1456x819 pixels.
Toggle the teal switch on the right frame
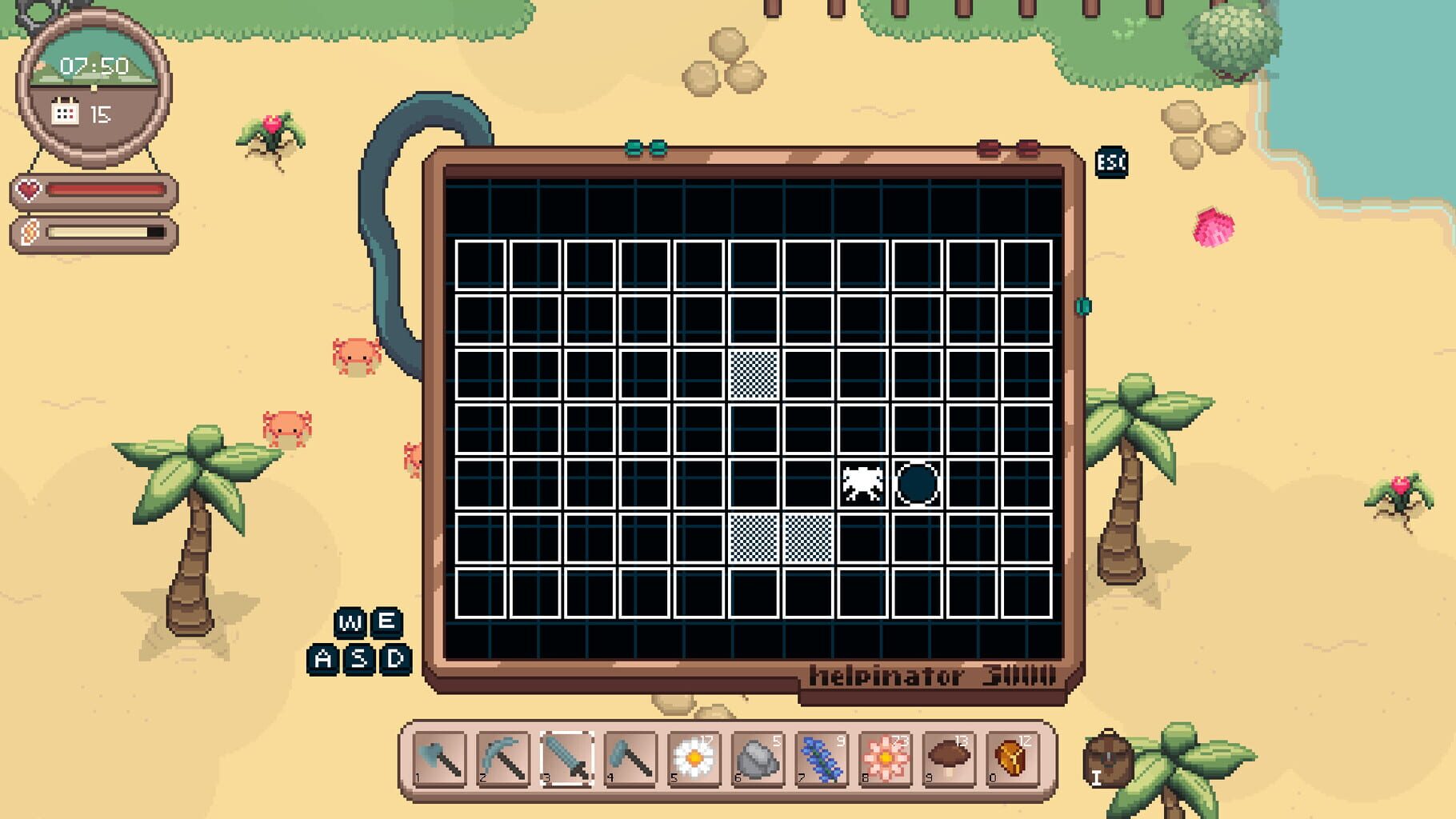pos(1082,306)
